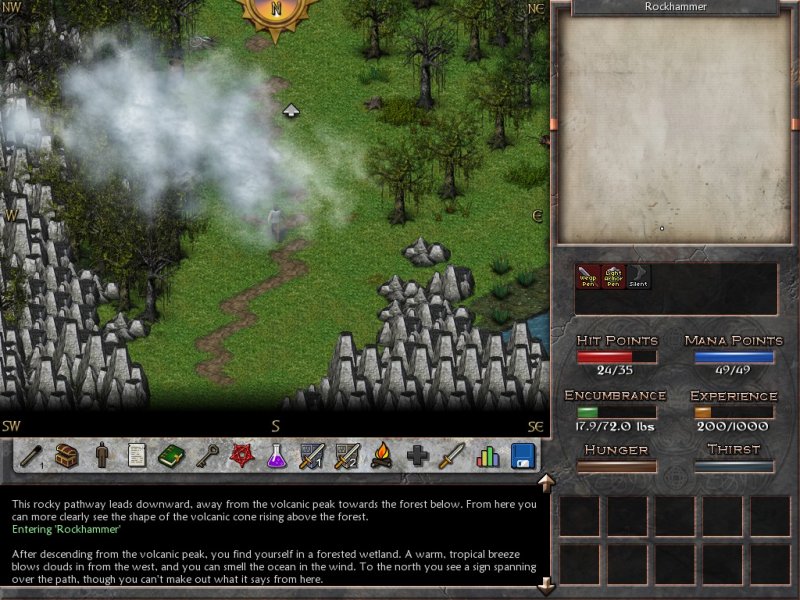Select the single sword attack icon
The width and height of the screenshot is (800, 600).
452,456
